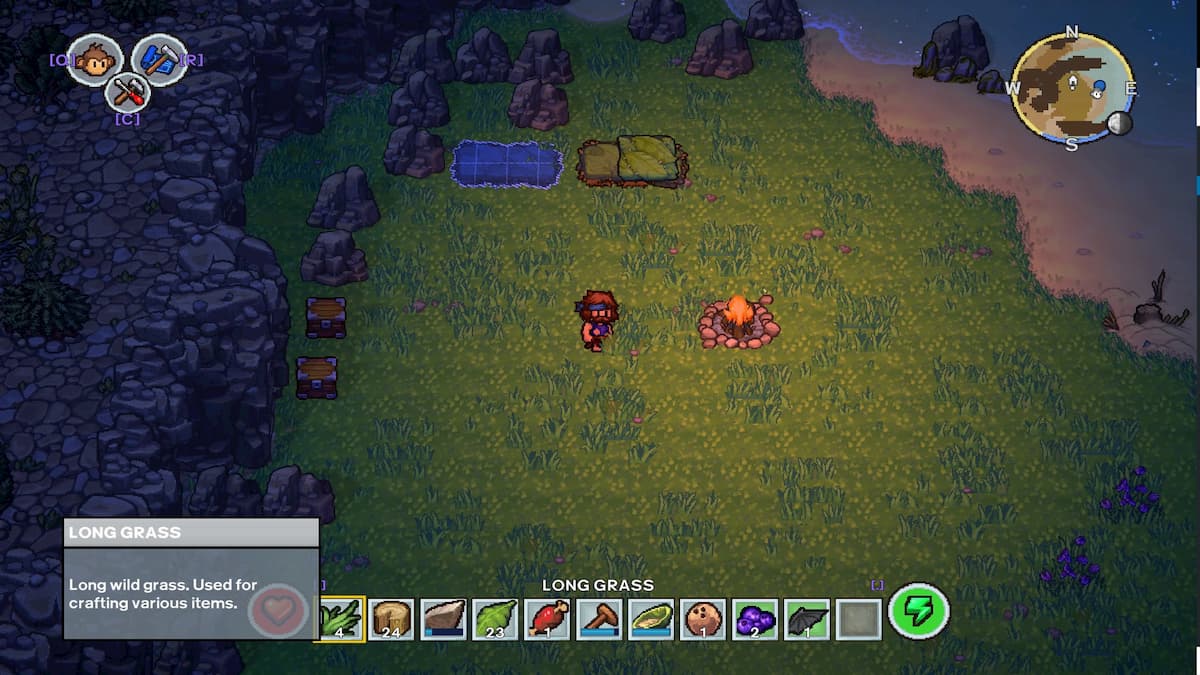Choose the leaf bowl hotbar slot
1200x675 pixels.
tap(652, 619)
